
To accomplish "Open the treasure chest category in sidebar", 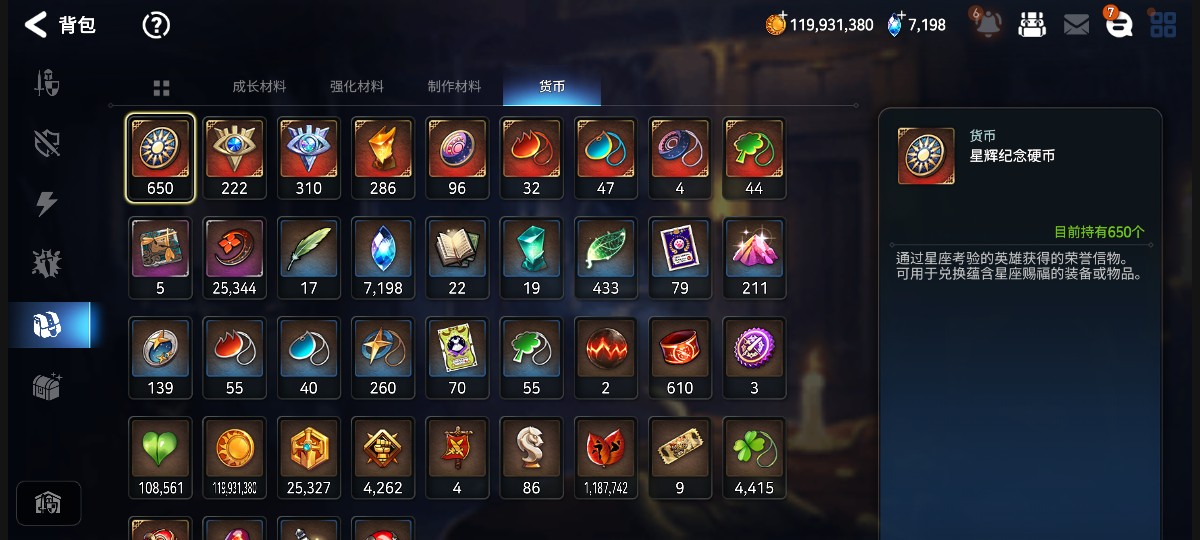I will [47, 387].
